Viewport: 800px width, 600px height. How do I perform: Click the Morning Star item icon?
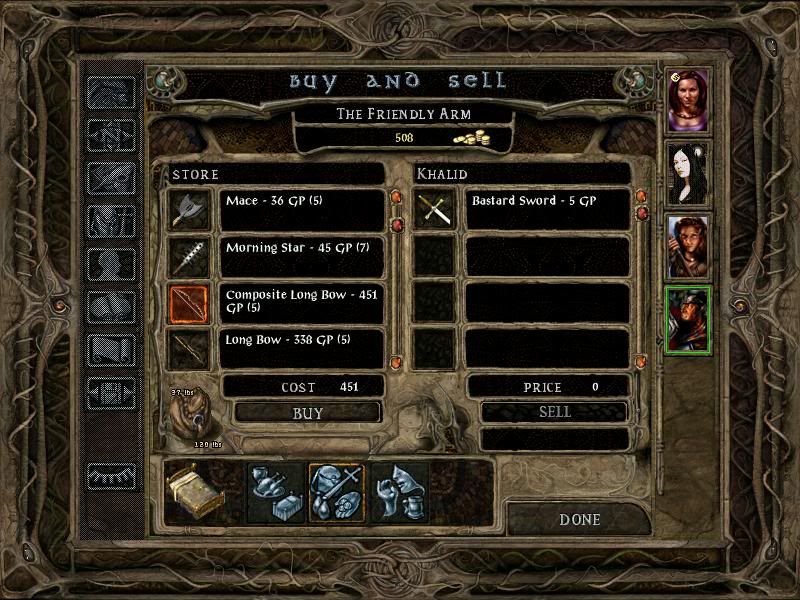point(189,257)
